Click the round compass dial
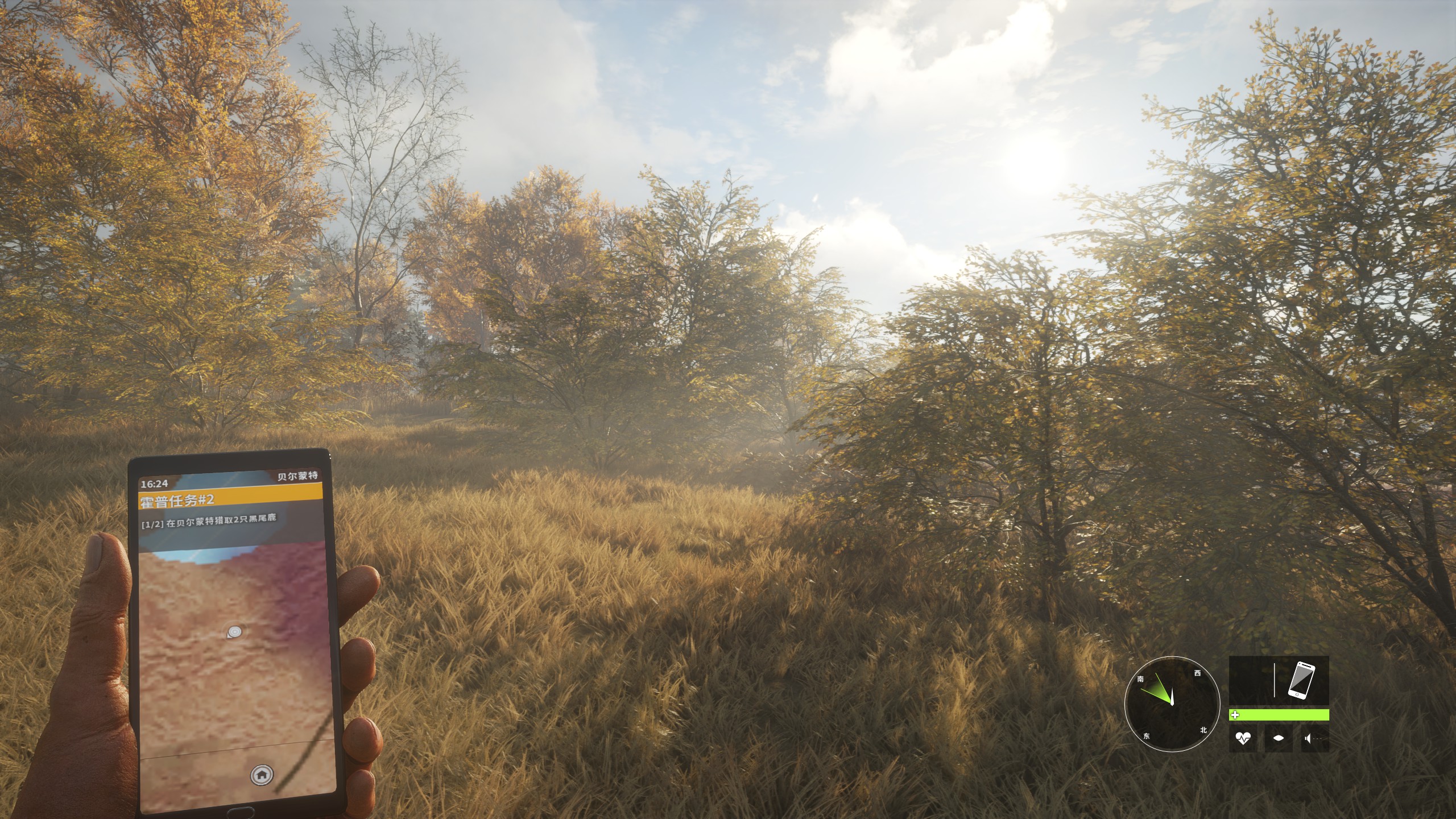 click(x=1172, y=704)
